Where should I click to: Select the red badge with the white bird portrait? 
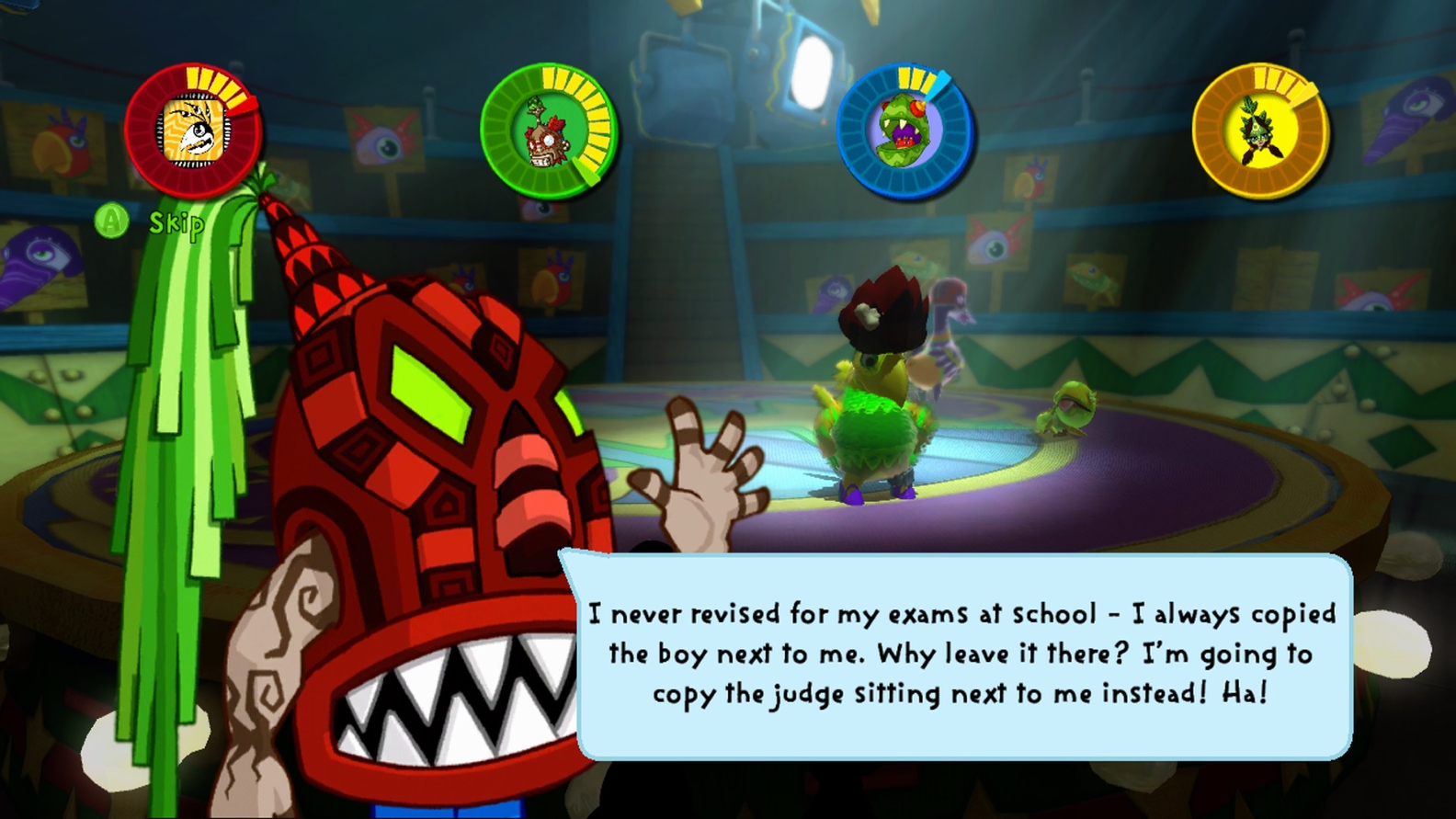(193, 131)
